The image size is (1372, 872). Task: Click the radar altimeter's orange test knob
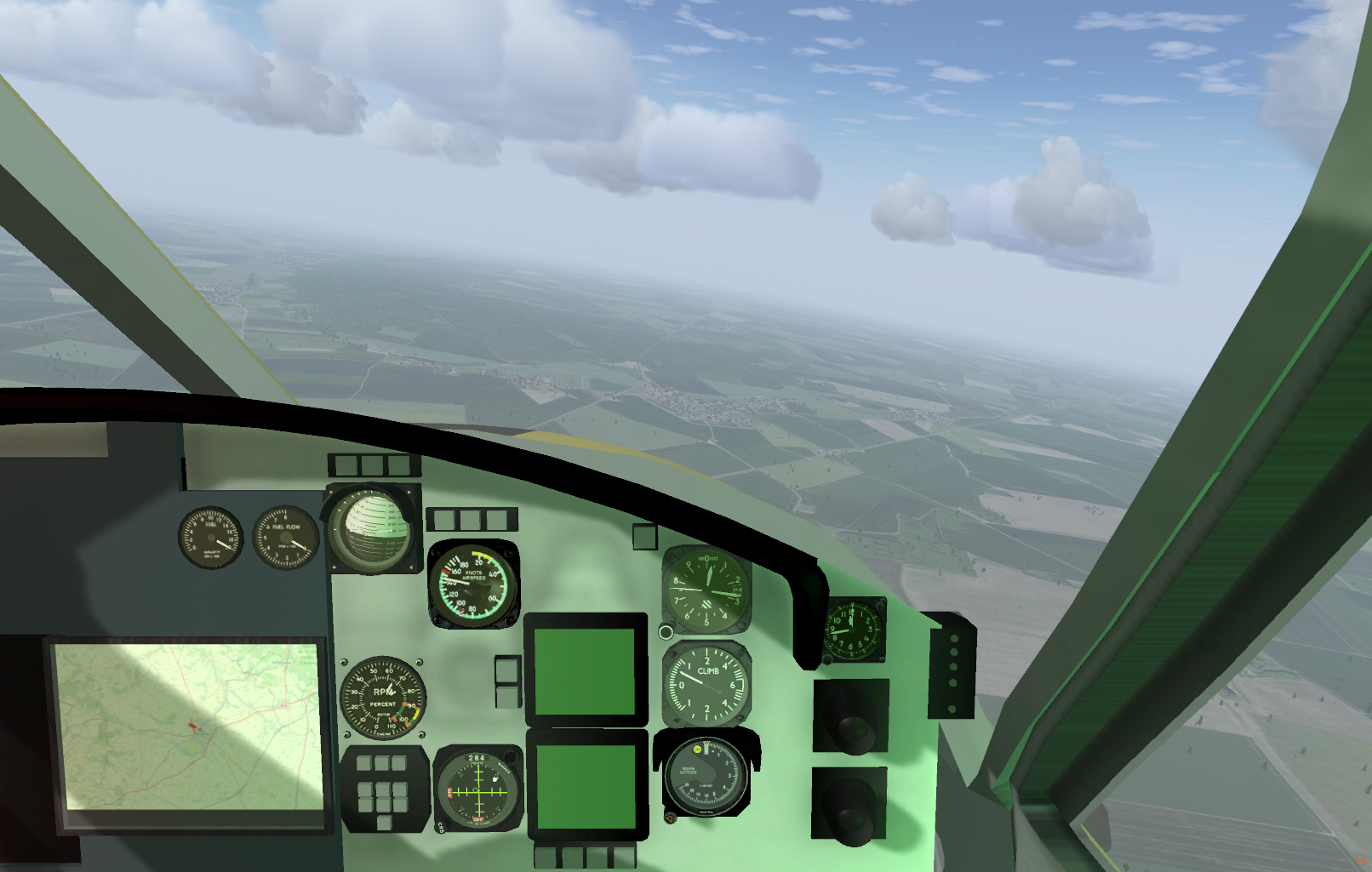[671, 818]
